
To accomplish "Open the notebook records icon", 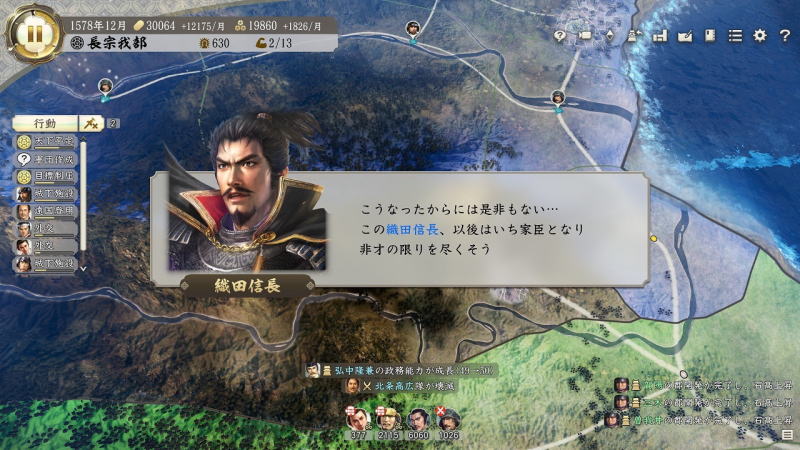I will tap(710, 36).
